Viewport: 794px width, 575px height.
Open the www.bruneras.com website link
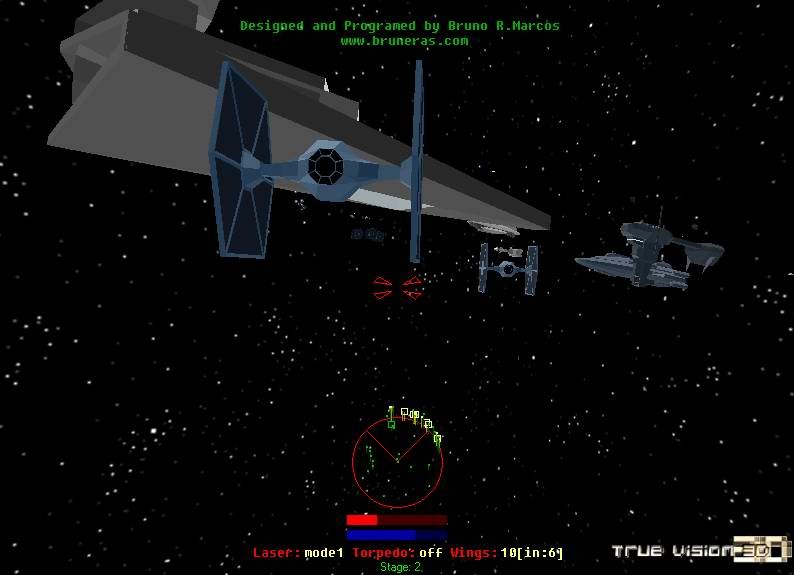pos(404,41)
